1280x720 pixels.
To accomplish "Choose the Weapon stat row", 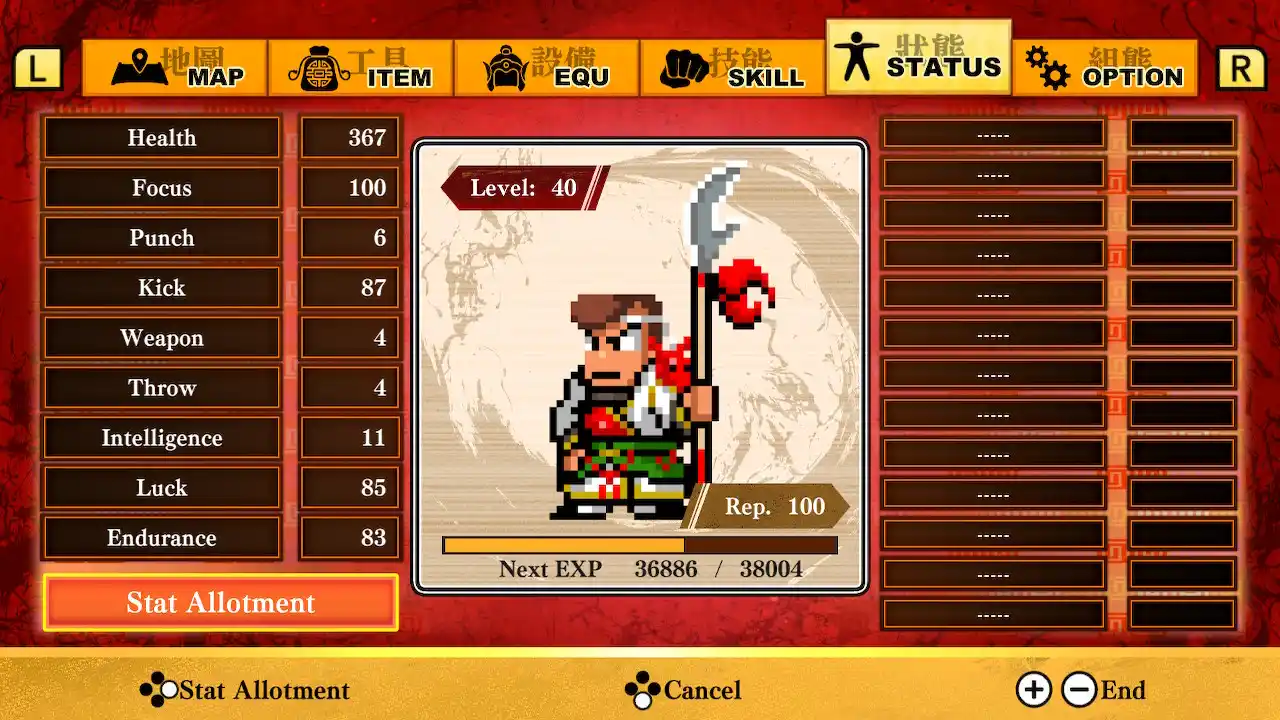I will tap(162, 338).
